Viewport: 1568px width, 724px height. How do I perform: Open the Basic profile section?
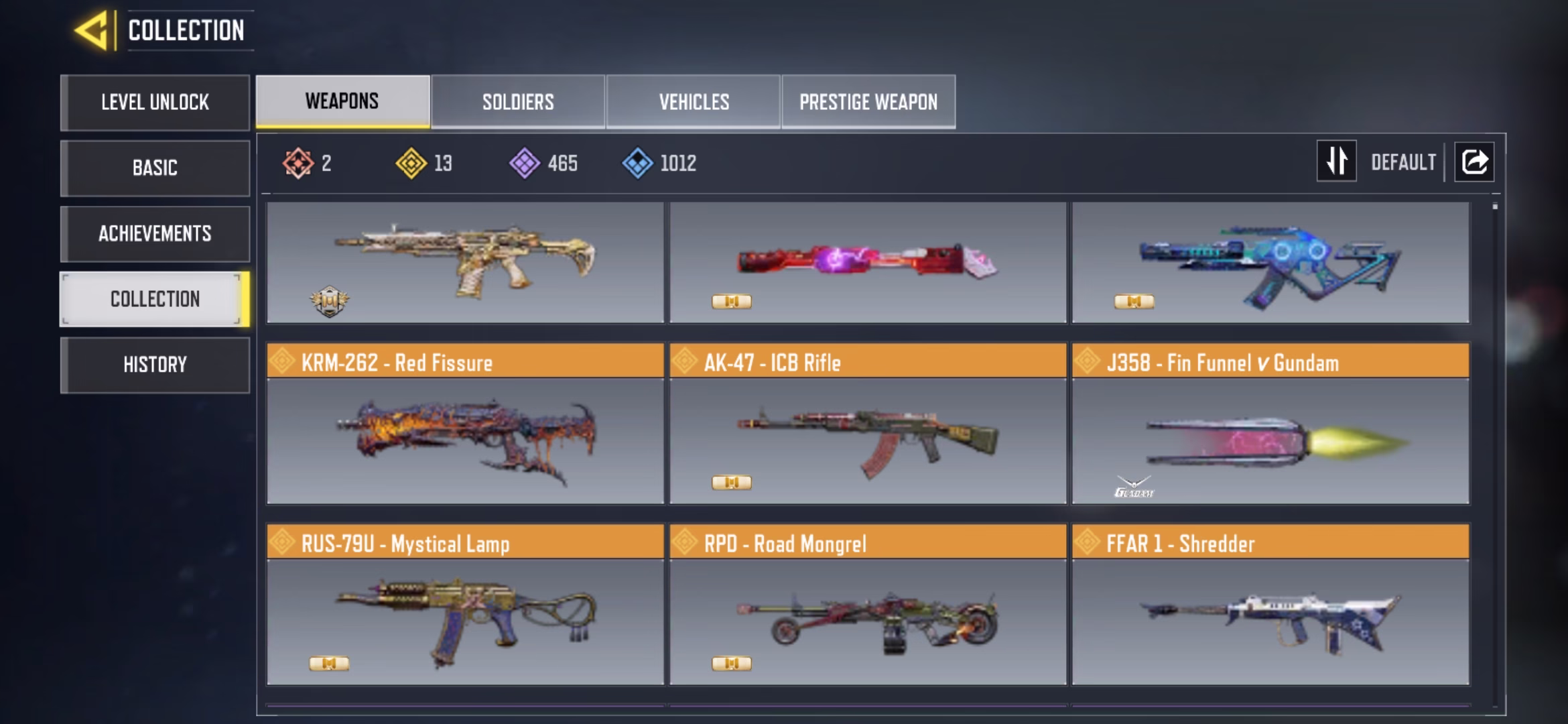coord(155,168)
